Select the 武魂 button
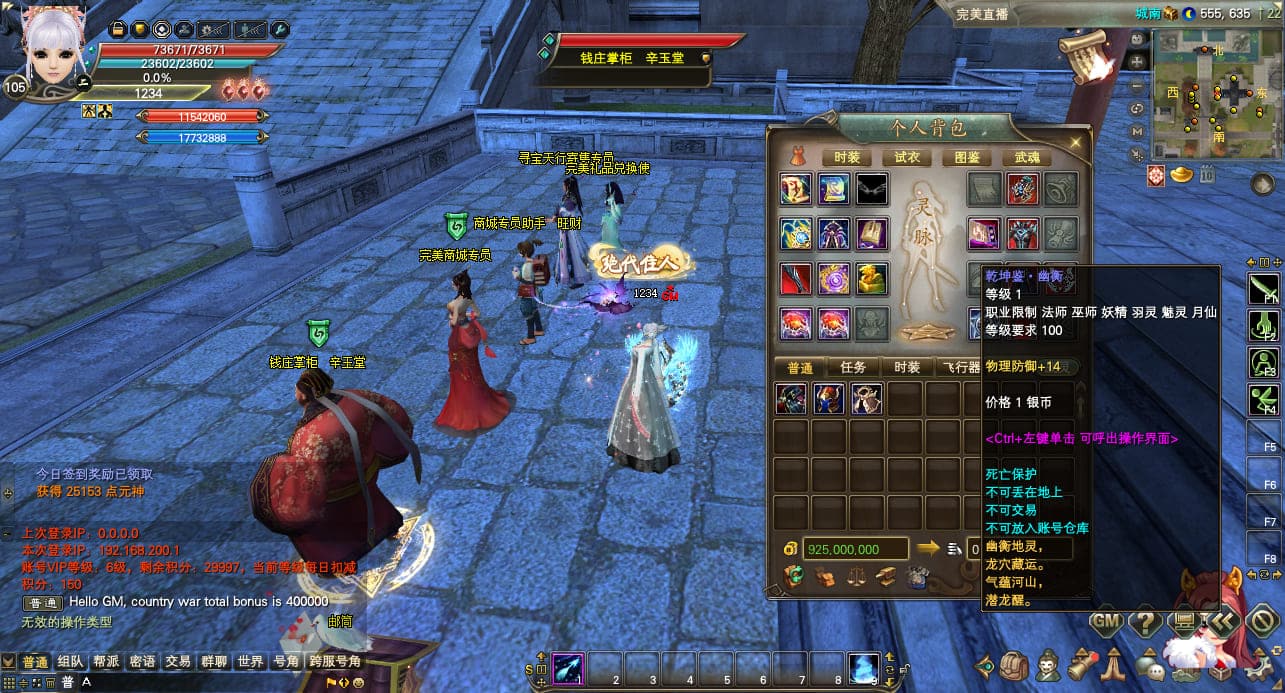1285x693 pixels. [1027, 157]
